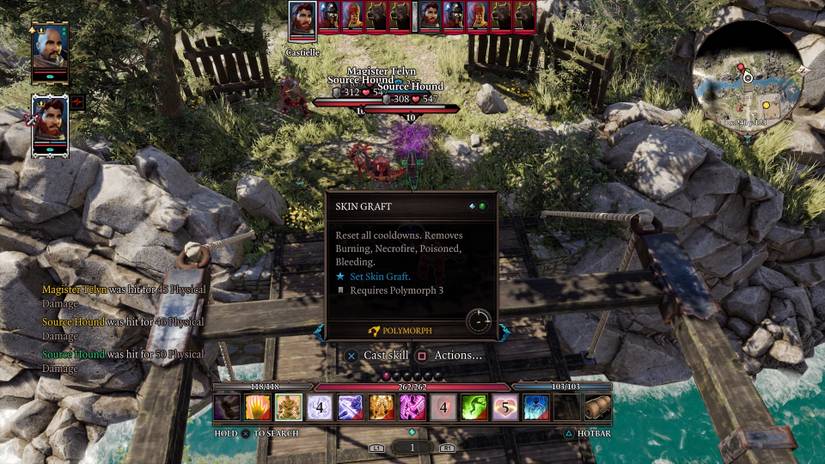This screenshot has width=825, height=464.
Task: Cast the blue glowing figure skill
Action: [x=537, y=407]
